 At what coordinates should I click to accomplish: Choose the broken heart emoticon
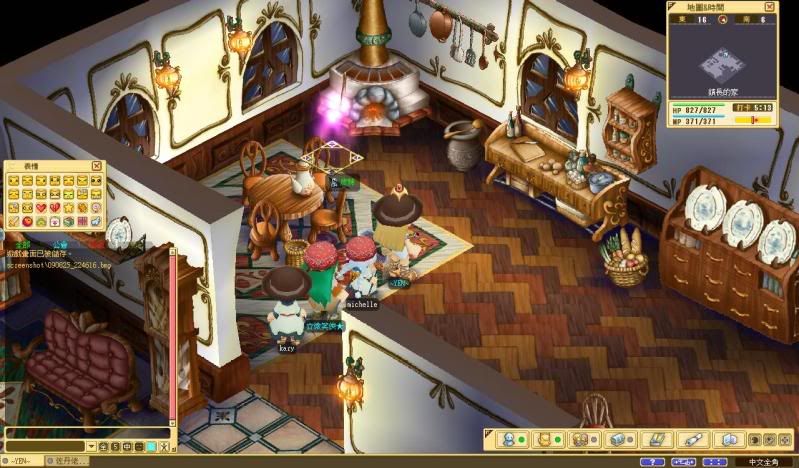(x=55, y=207)
